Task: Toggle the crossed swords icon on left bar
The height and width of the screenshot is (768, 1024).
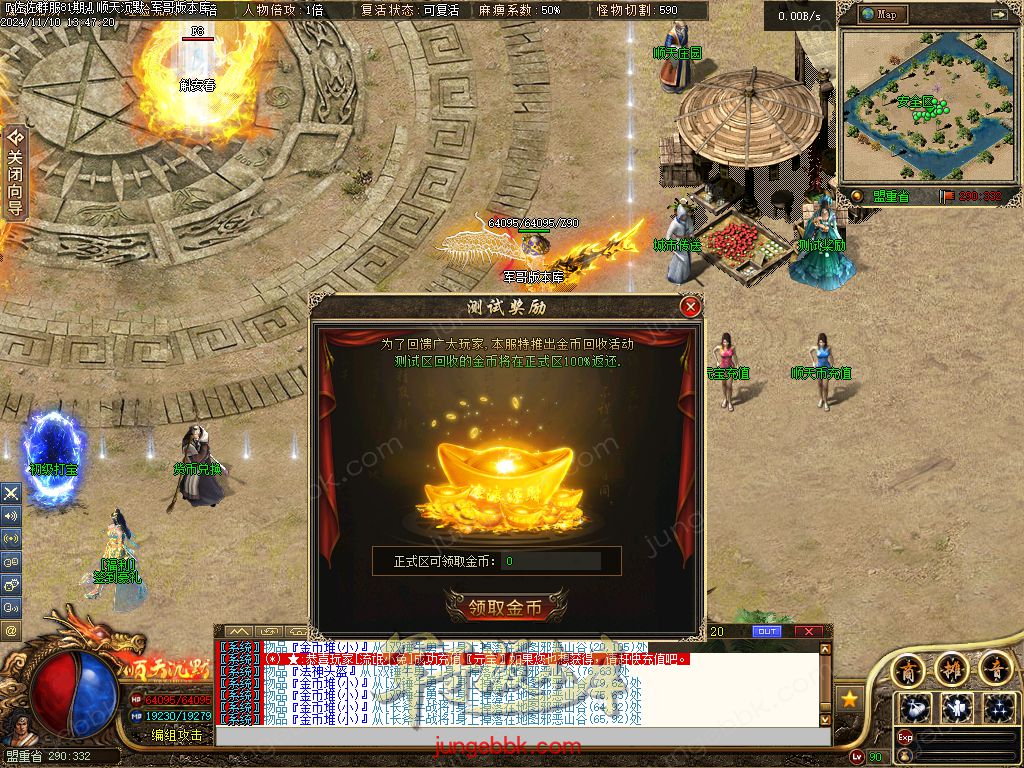Action: (11, 493)
